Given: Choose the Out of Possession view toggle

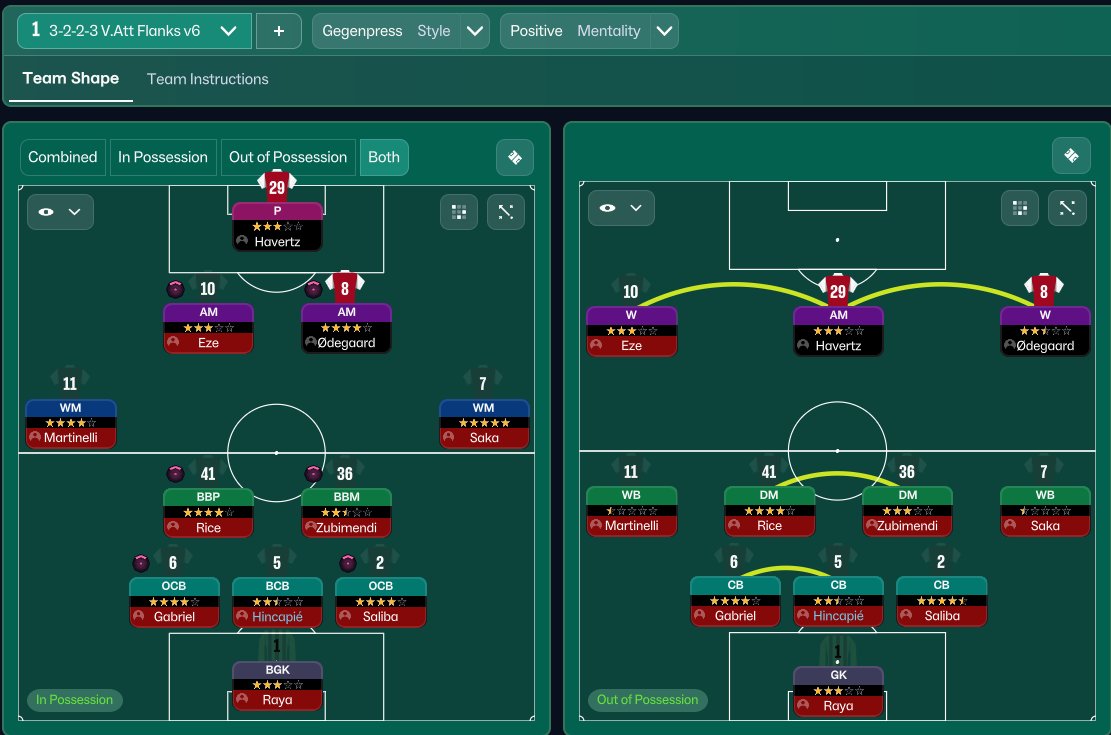Looking at the screenshot, I should [x=288, y=157].
